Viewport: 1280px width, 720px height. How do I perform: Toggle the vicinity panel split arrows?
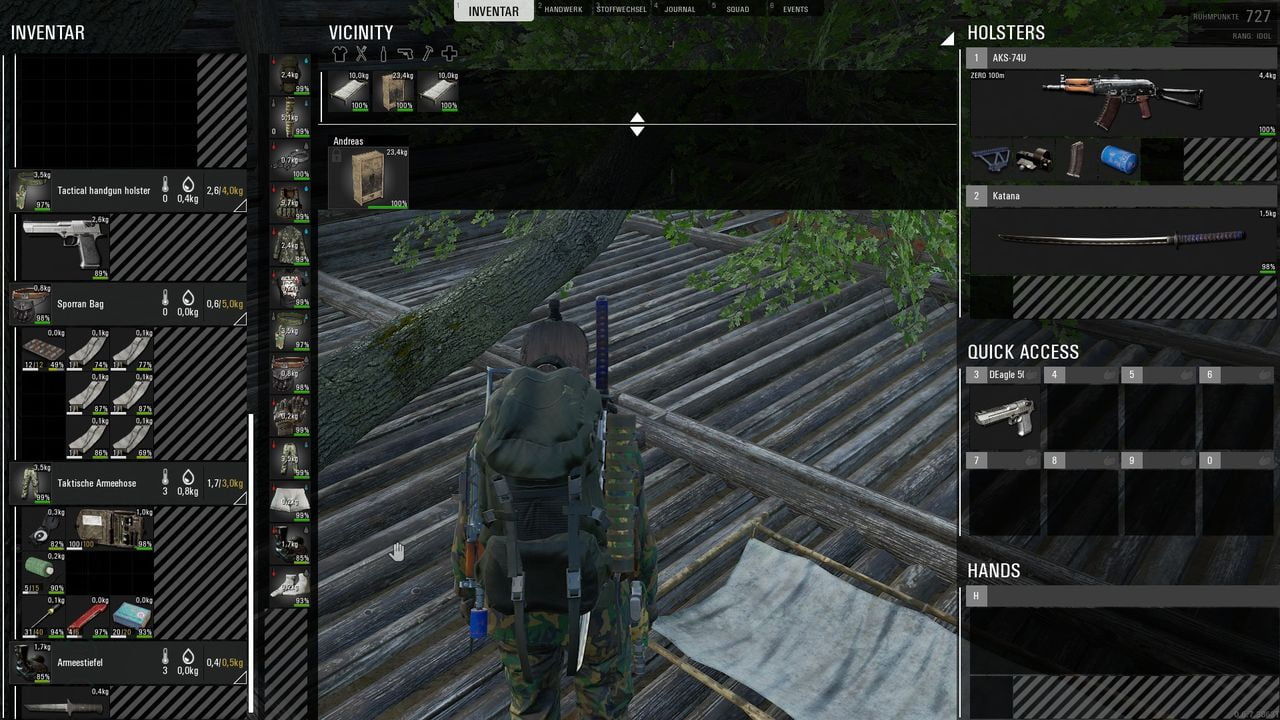(x=637, y=124)
